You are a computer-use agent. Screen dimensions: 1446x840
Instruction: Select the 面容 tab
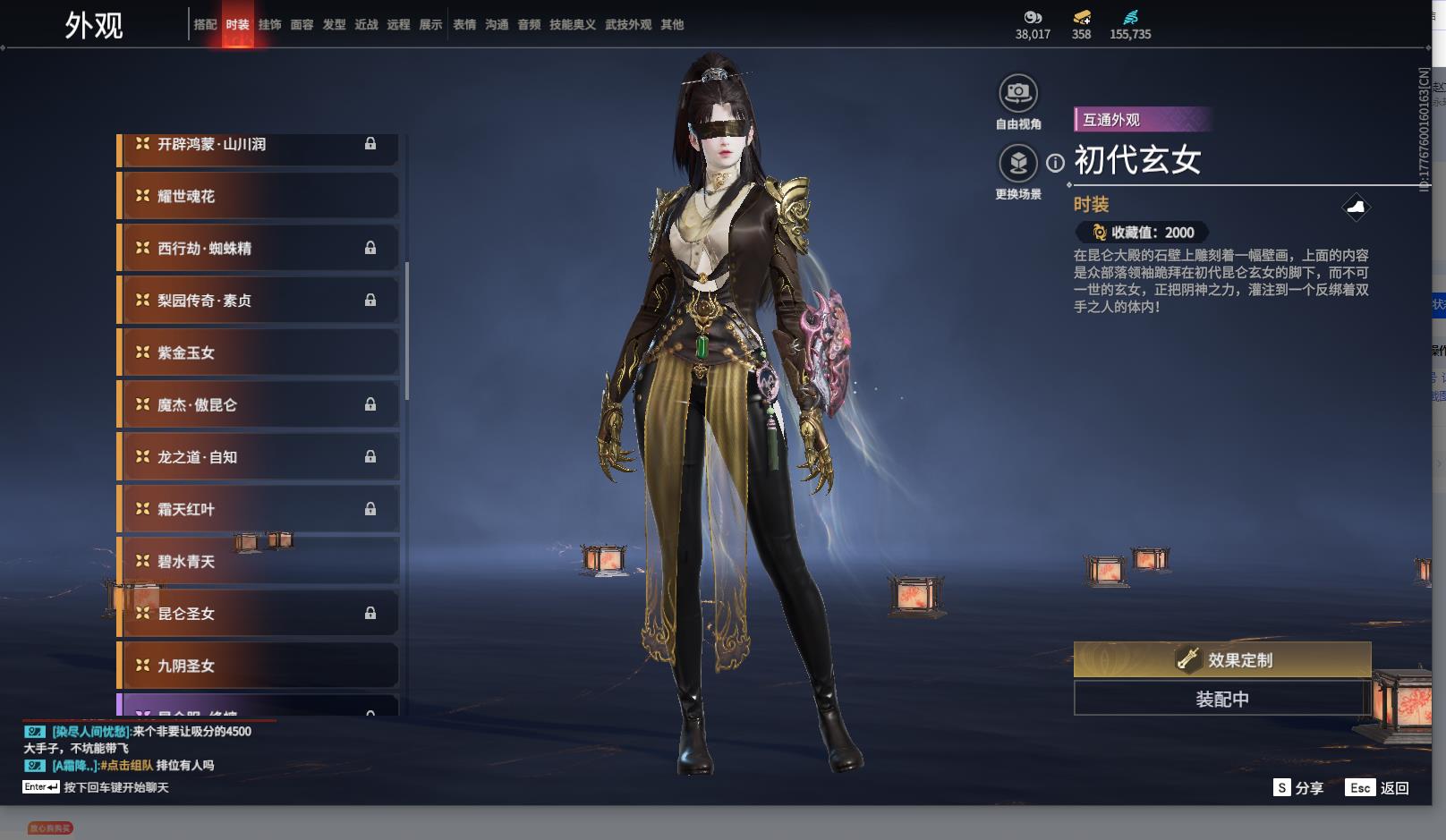tap(302, 24)
